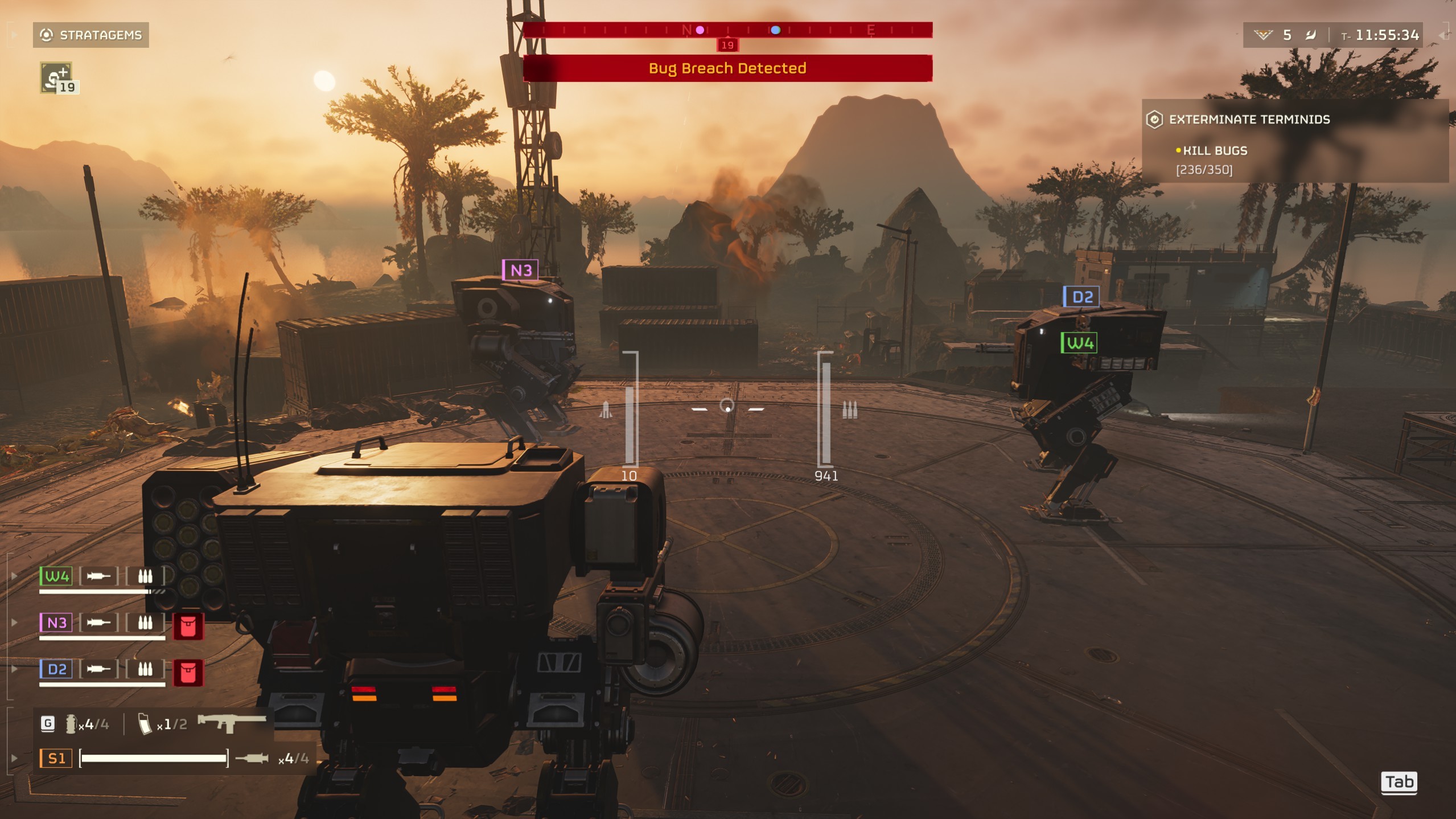The height and width of the screenshot is (819, 1456).
Task: Click the red status icon beside D2
Action: click(x=188, y=673)
